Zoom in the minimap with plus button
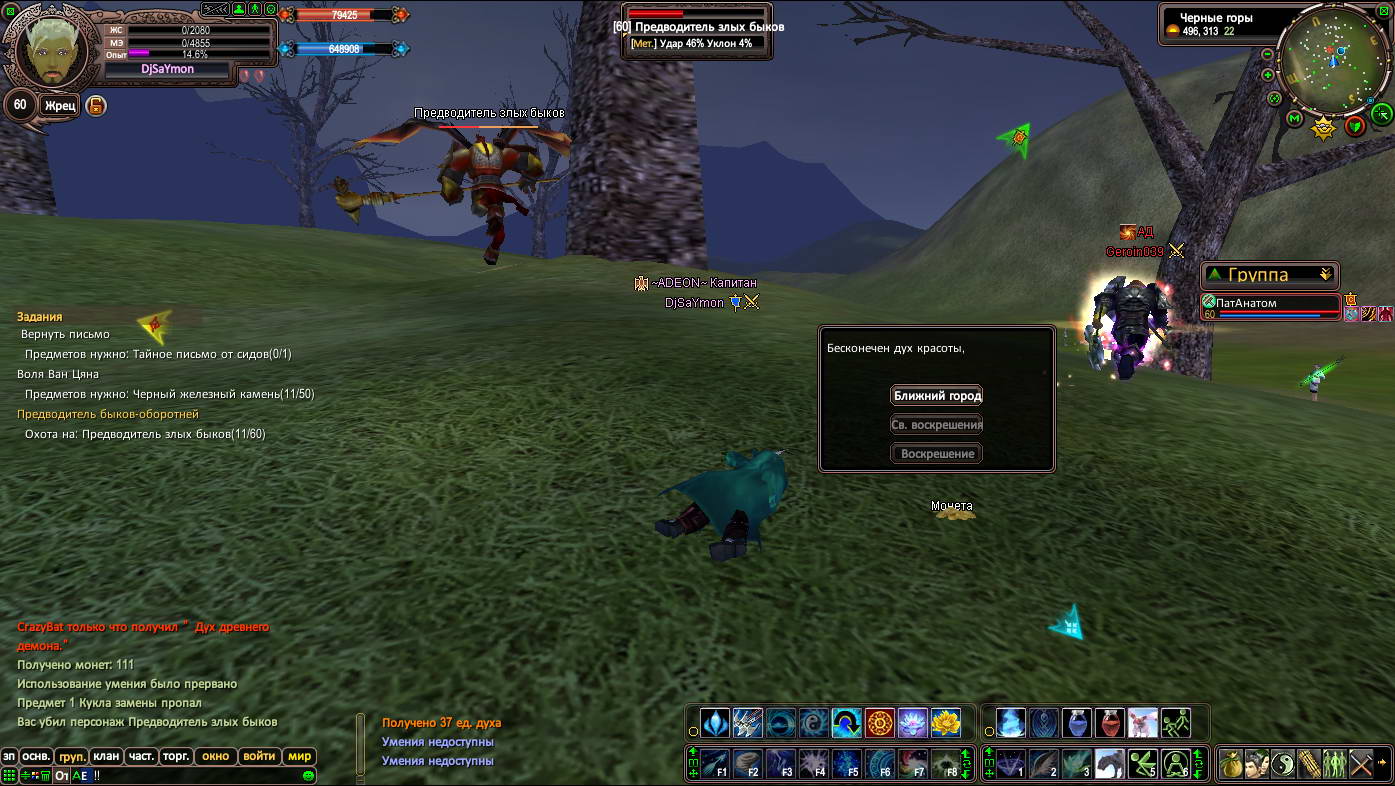 (x=1268, y=75)
